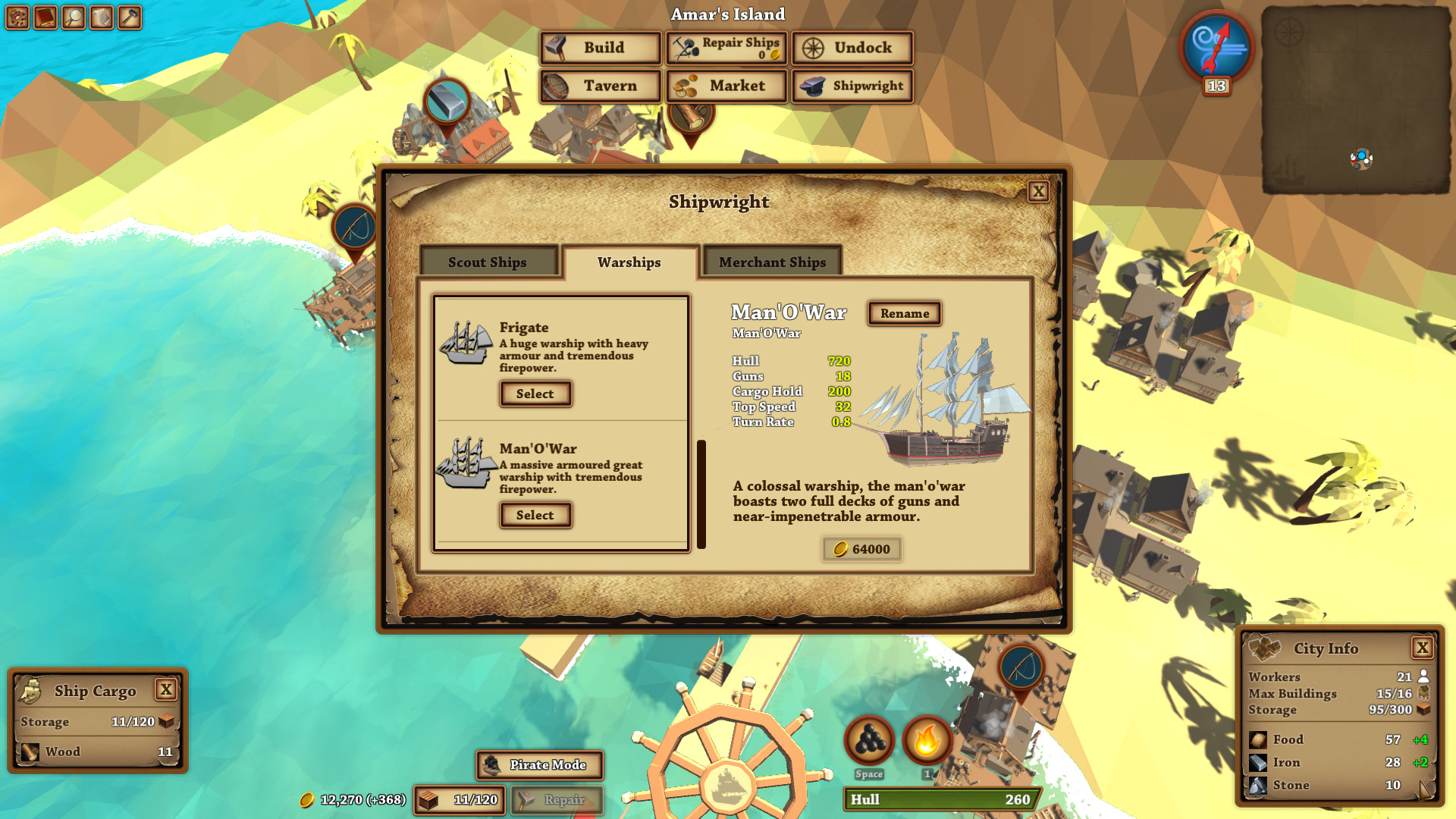Click the Market coins icon

(685, 86)
